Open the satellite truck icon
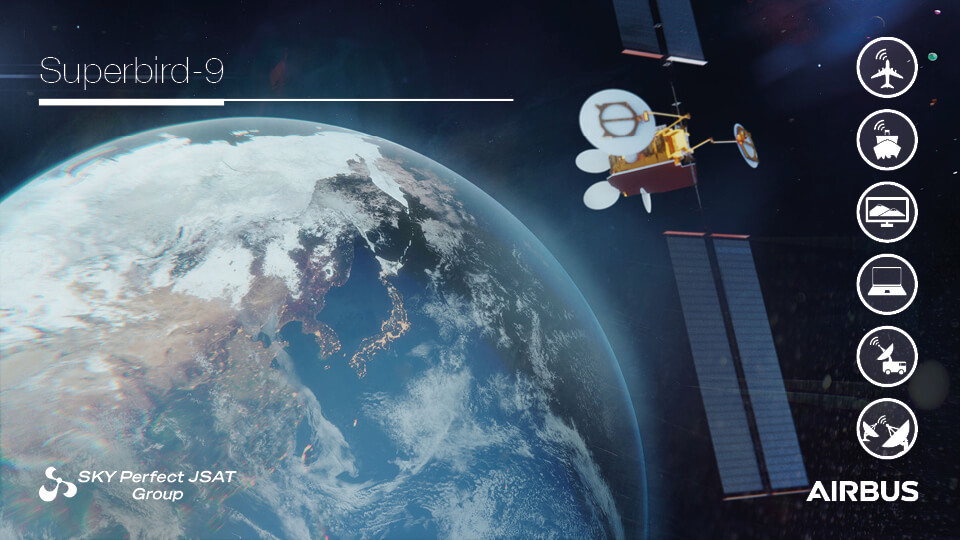 [887, 357]
